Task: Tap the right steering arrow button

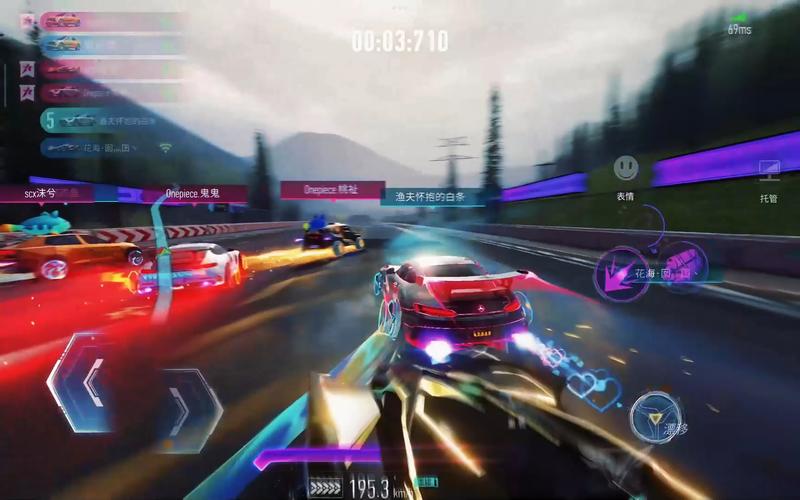Action: [185, 403]
